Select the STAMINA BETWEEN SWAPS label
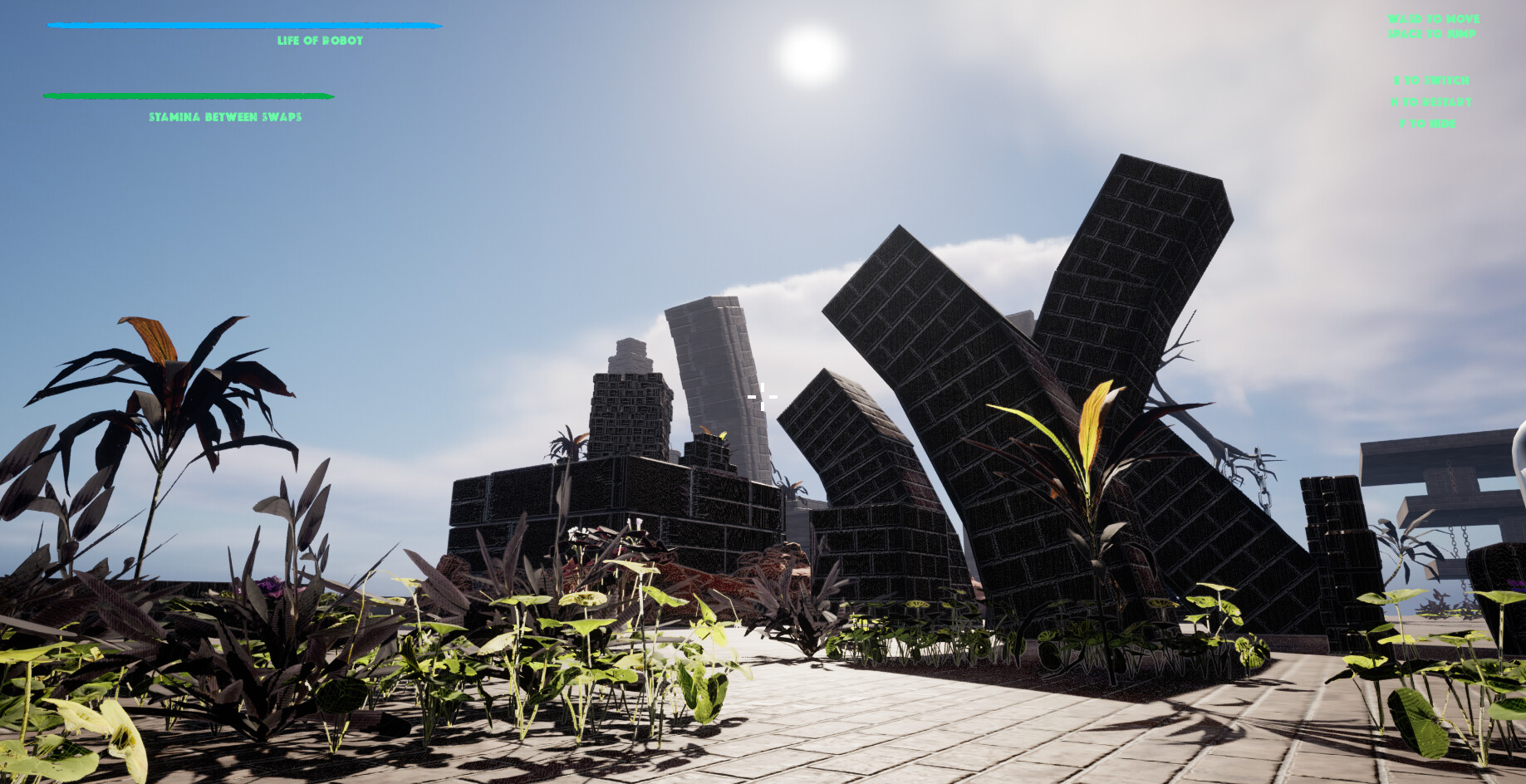Viewport: 1526px width, 784px height. pyautogui.click(x=225, y=118)
